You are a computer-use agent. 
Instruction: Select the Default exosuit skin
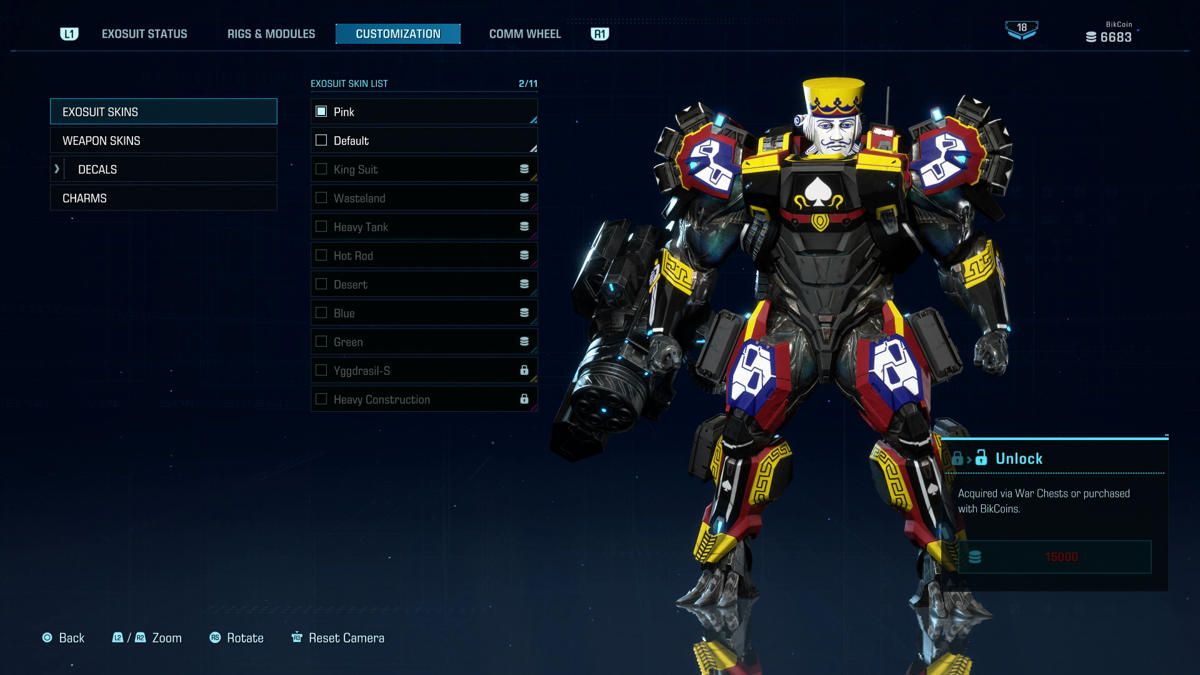click(424, 141)
